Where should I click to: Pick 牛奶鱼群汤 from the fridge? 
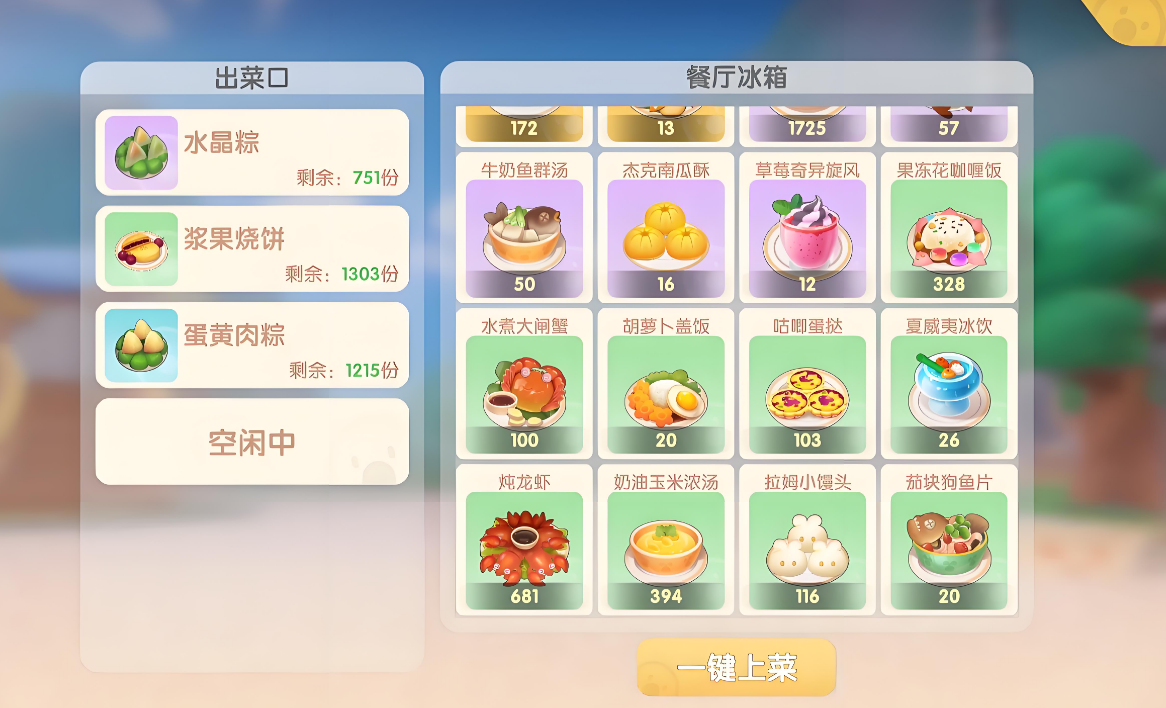524,228
